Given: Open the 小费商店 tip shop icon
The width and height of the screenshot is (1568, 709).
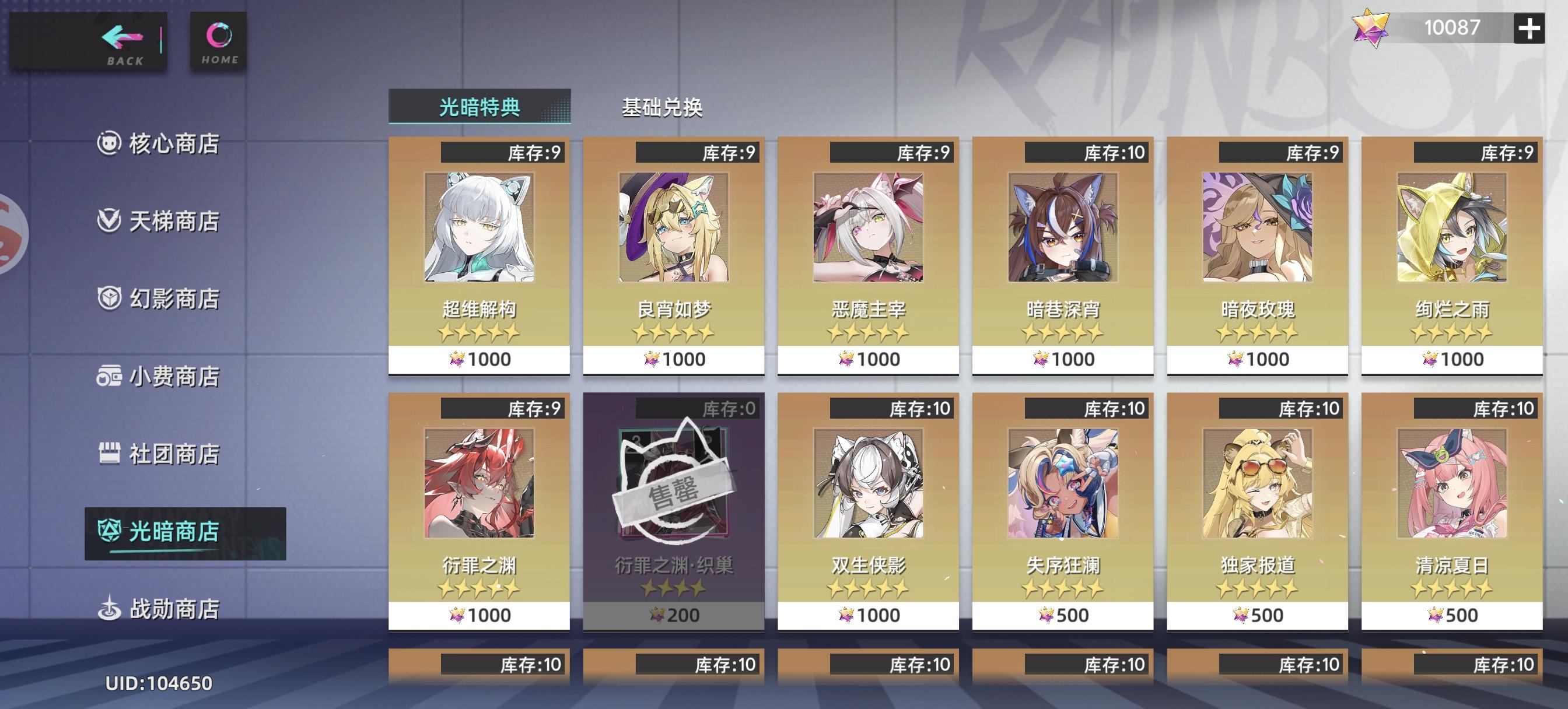Looking at the screenshot, I should (110, 376).
